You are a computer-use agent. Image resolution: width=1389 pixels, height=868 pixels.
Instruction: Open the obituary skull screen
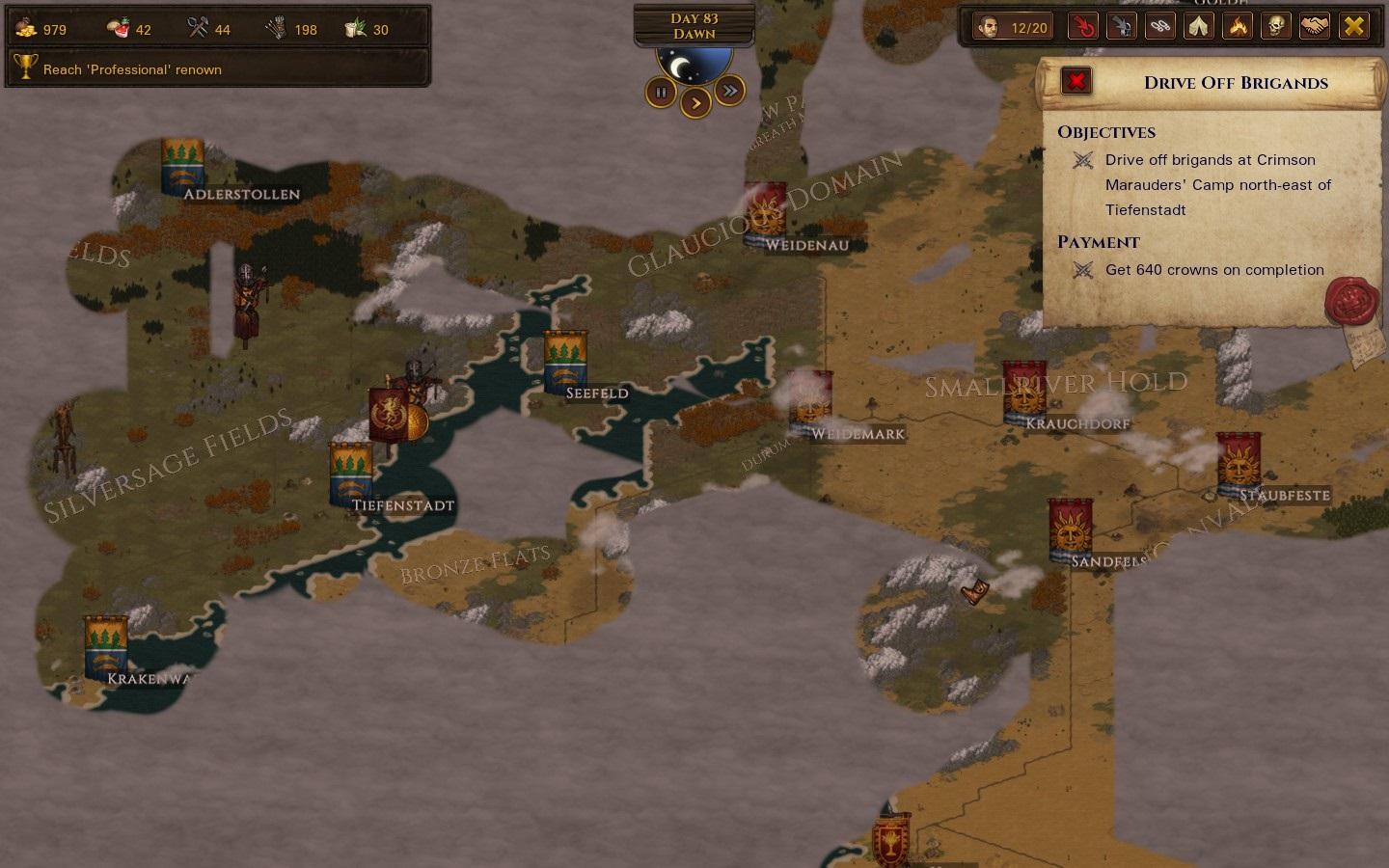pos(1275,27)
